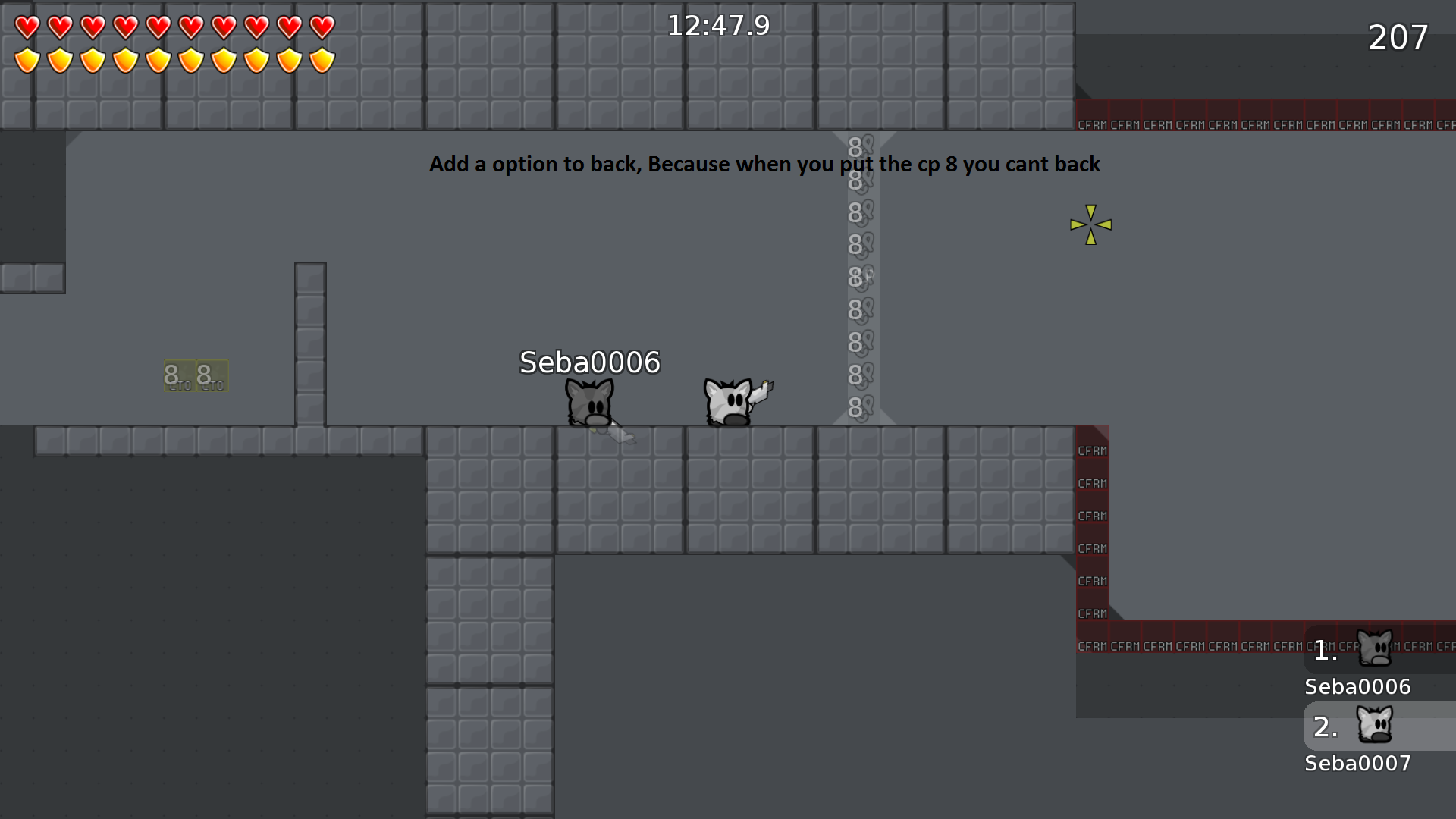Click the race timer showing 12:47.9
Image resolution: width=1456 pixels, height=819 pixels.
coord(718,25)
